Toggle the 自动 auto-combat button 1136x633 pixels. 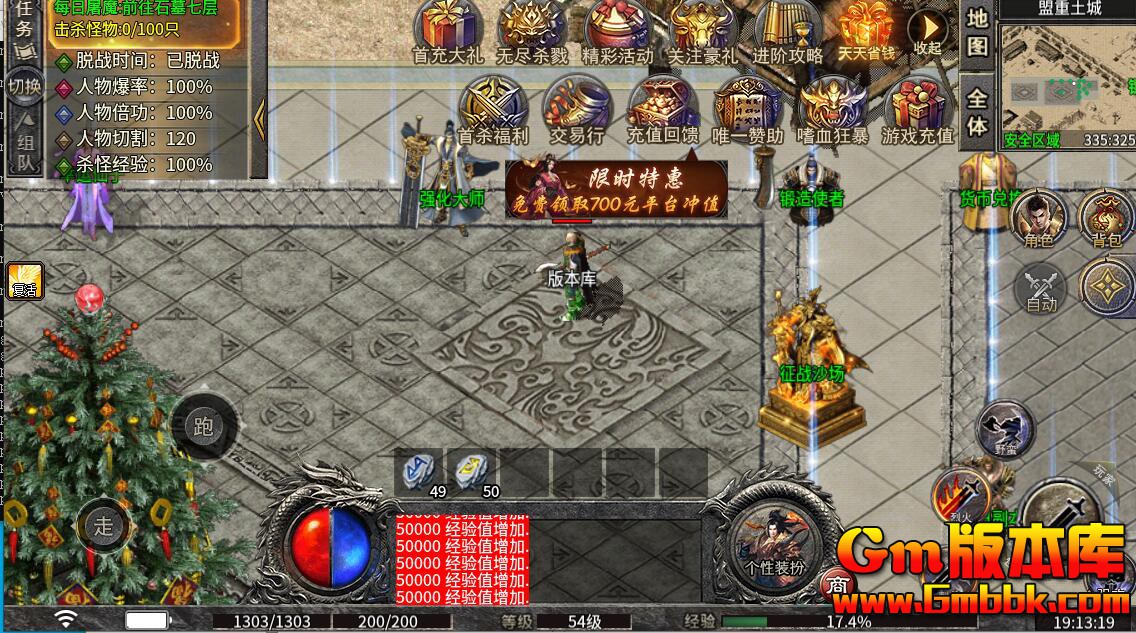(x=1040, y=289)
